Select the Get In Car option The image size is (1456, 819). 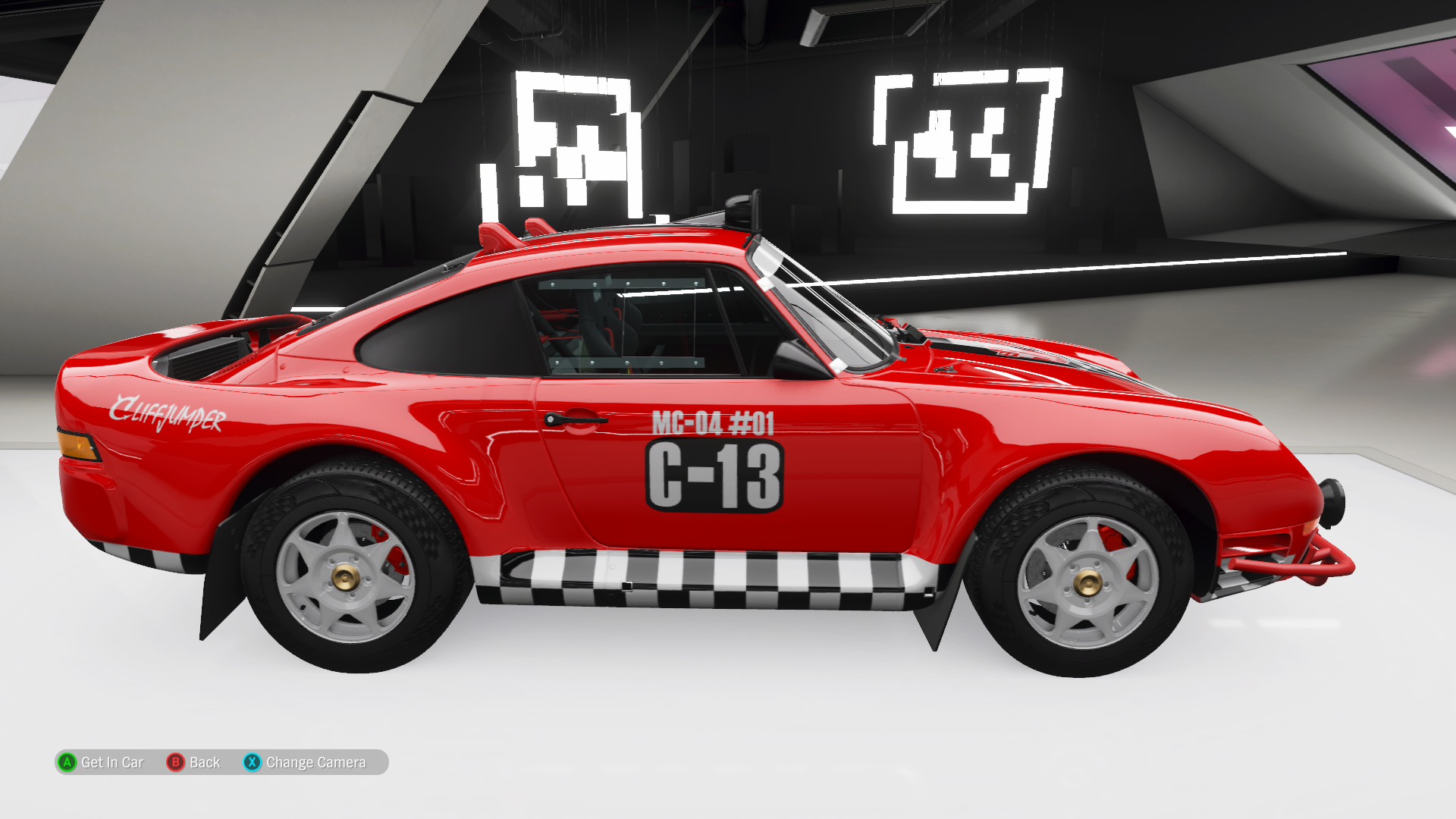pos(102,762)
